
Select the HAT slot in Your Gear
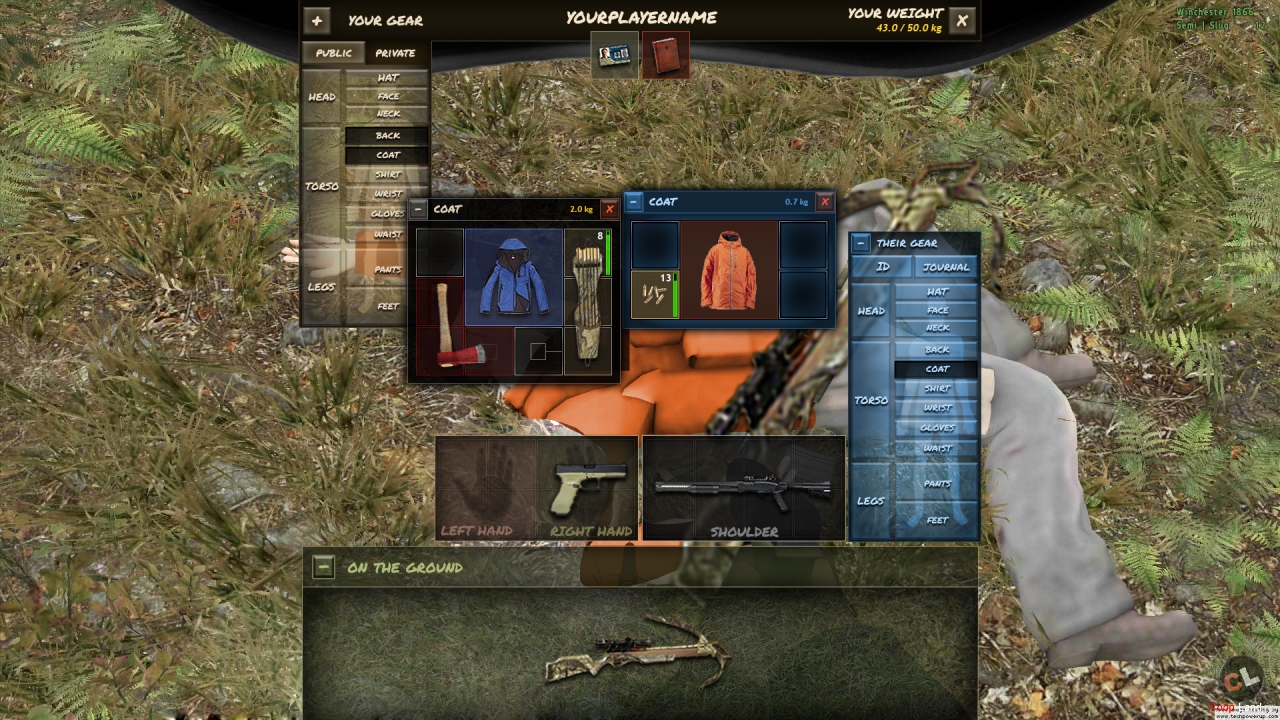click(x=387, y=78)
